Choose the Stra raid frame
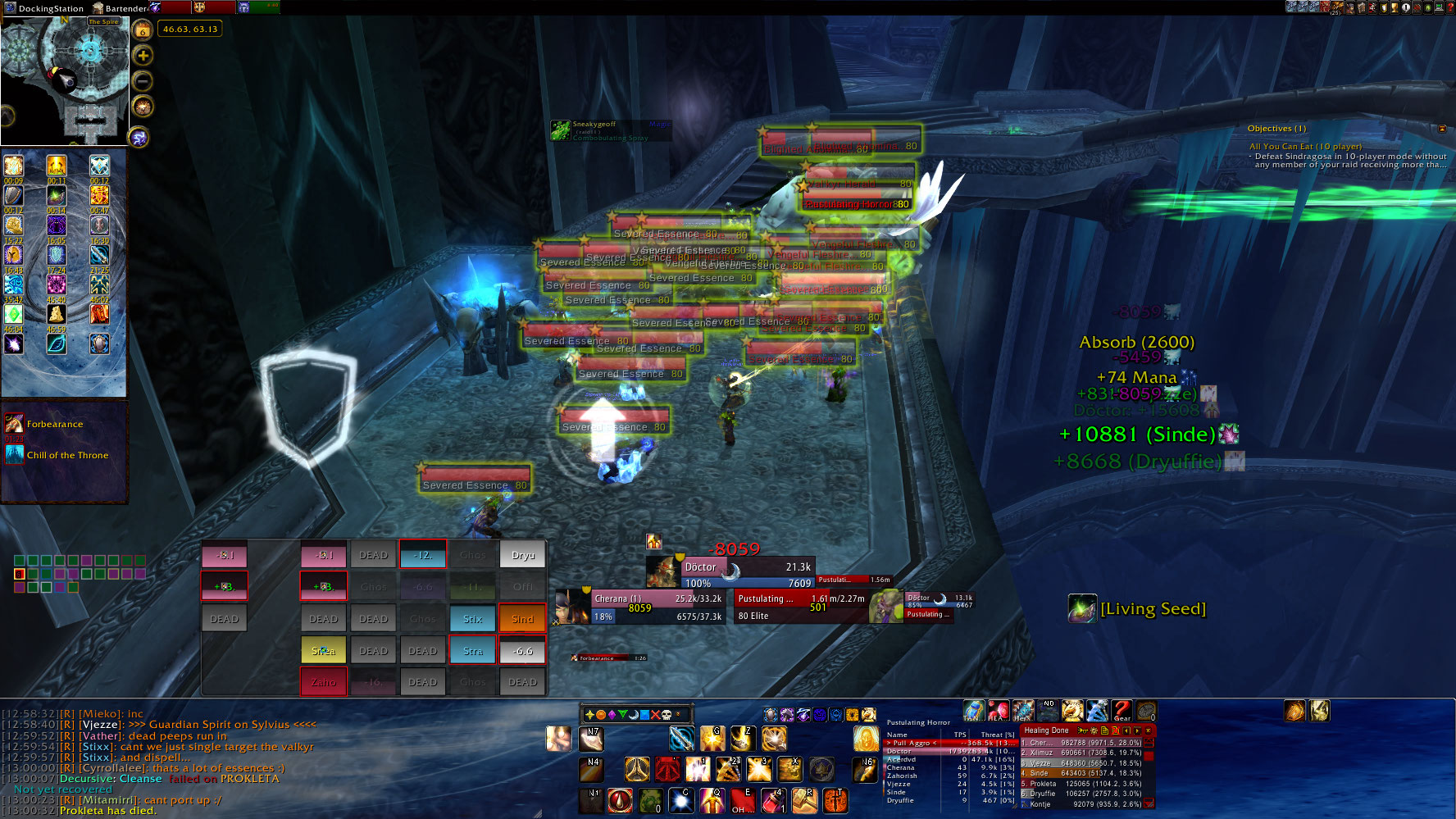1456x819 pixels. (472, 651)
